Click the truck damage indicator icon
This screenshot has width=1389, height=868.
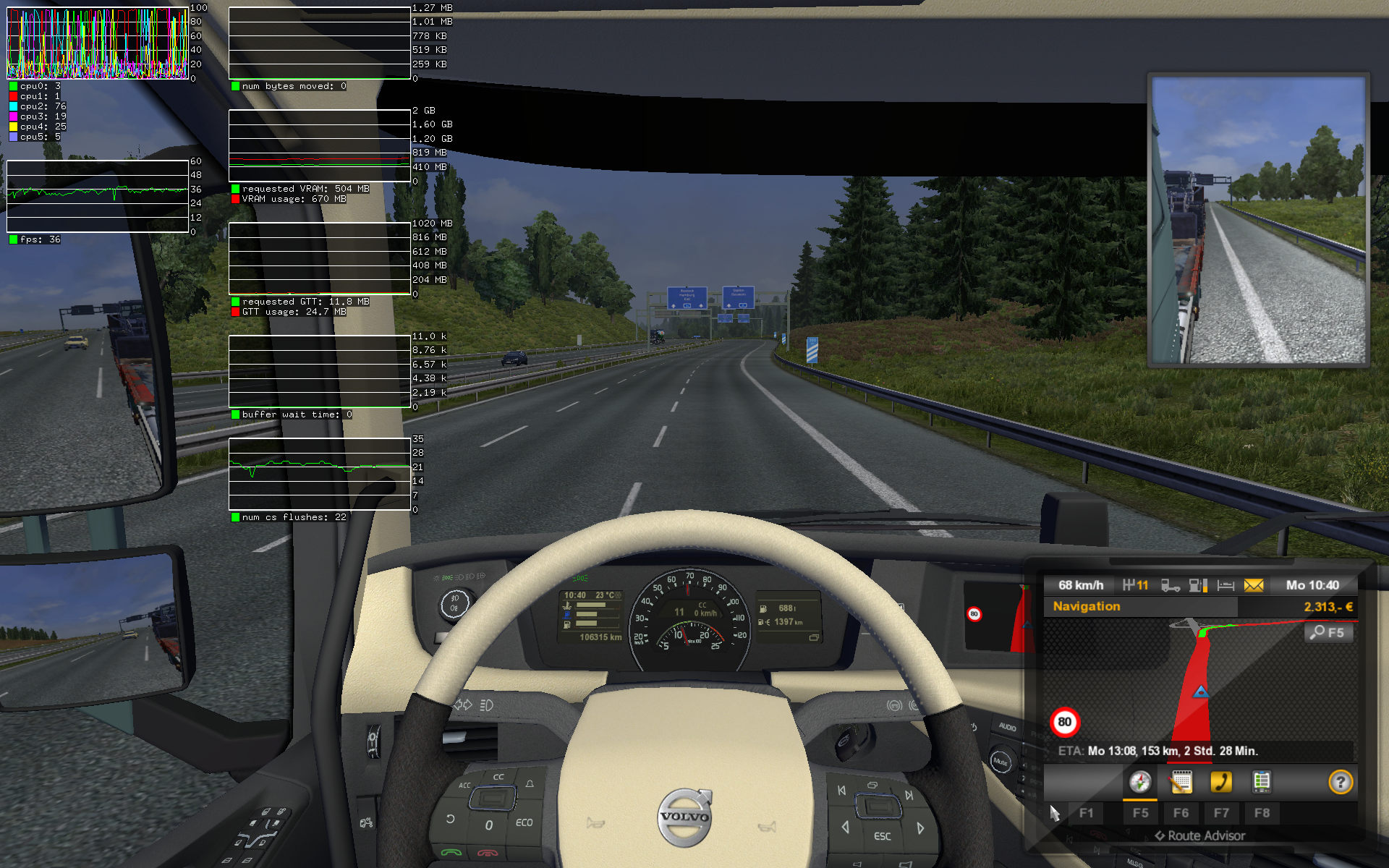1170,585
